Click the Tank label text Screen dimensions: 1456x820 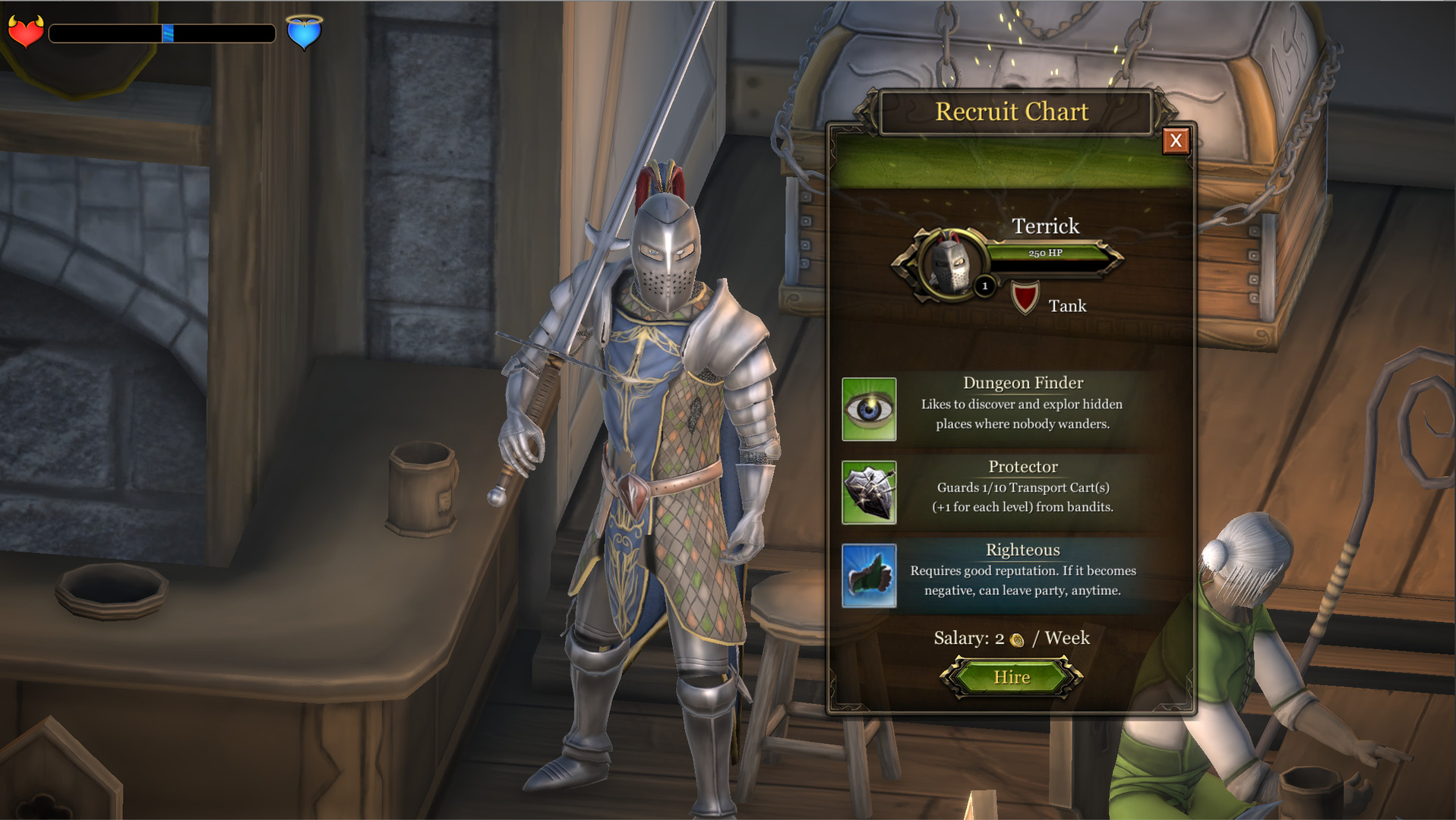(x=1067, y=306)
